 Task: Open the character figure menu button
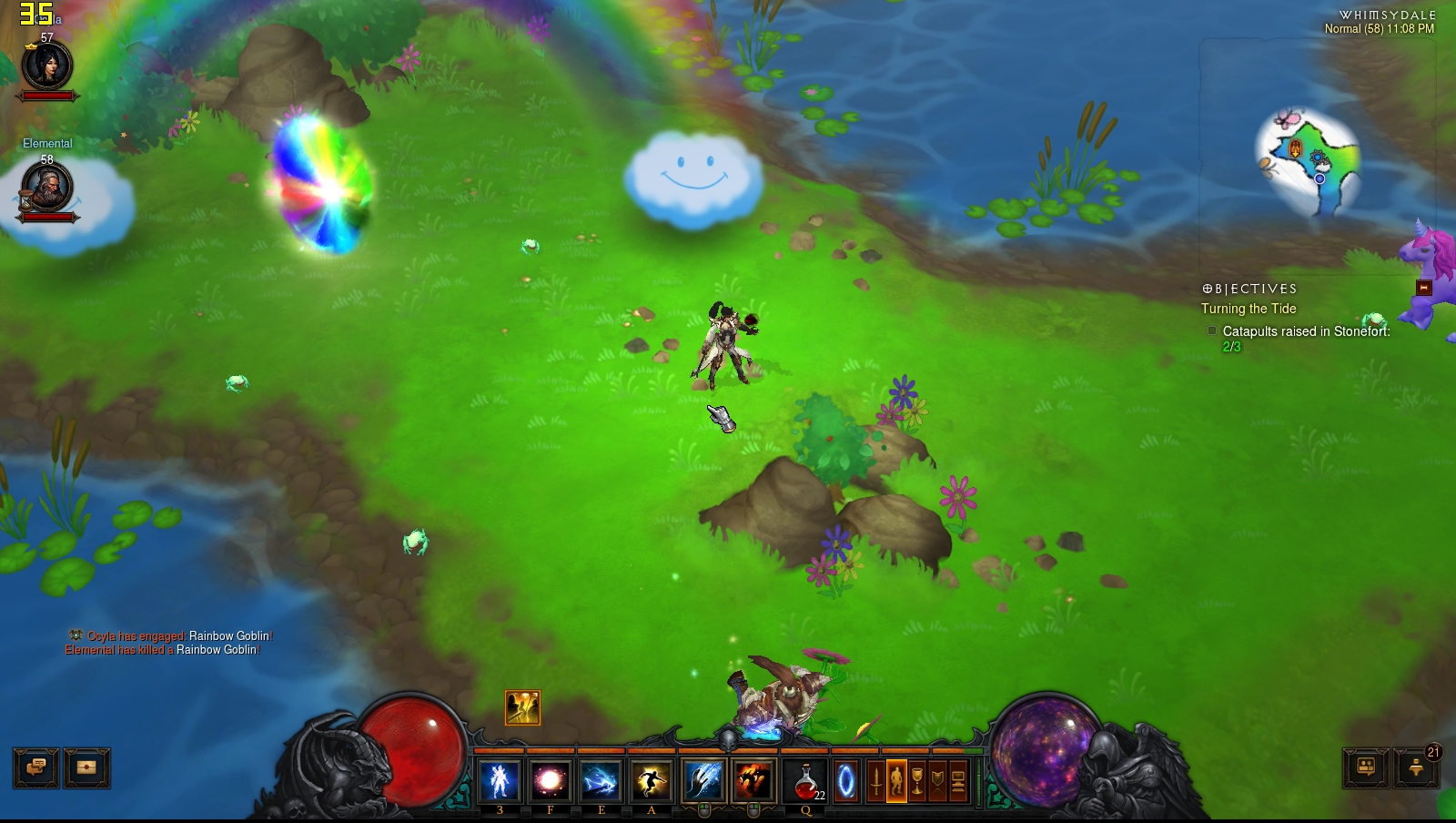click(896, 781)
